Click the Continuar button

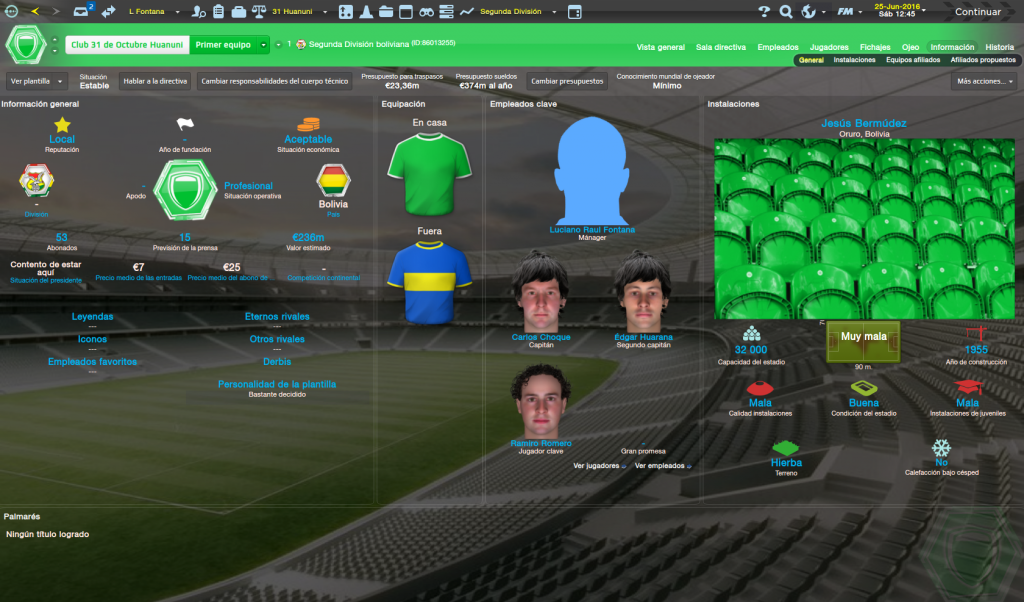[x=977, y=12]
